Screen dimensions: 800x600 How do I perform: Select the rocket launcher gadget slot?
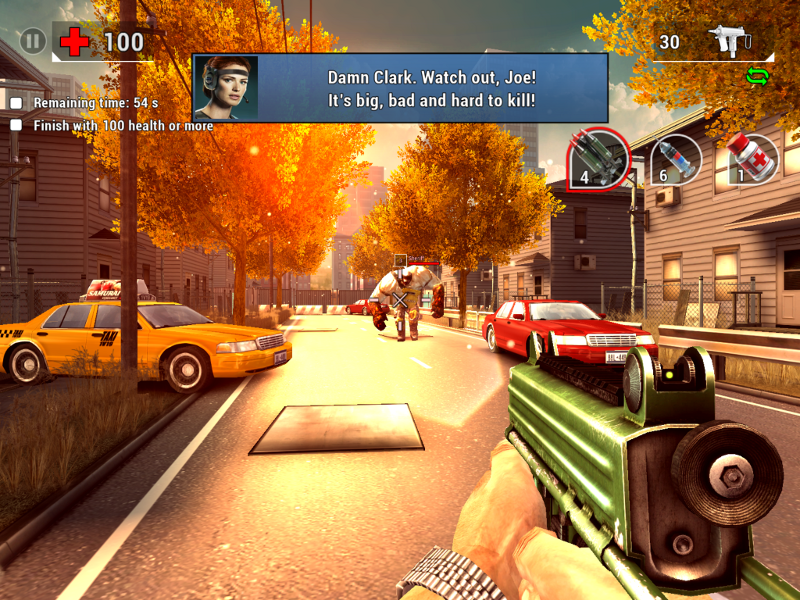click(598, 159)
